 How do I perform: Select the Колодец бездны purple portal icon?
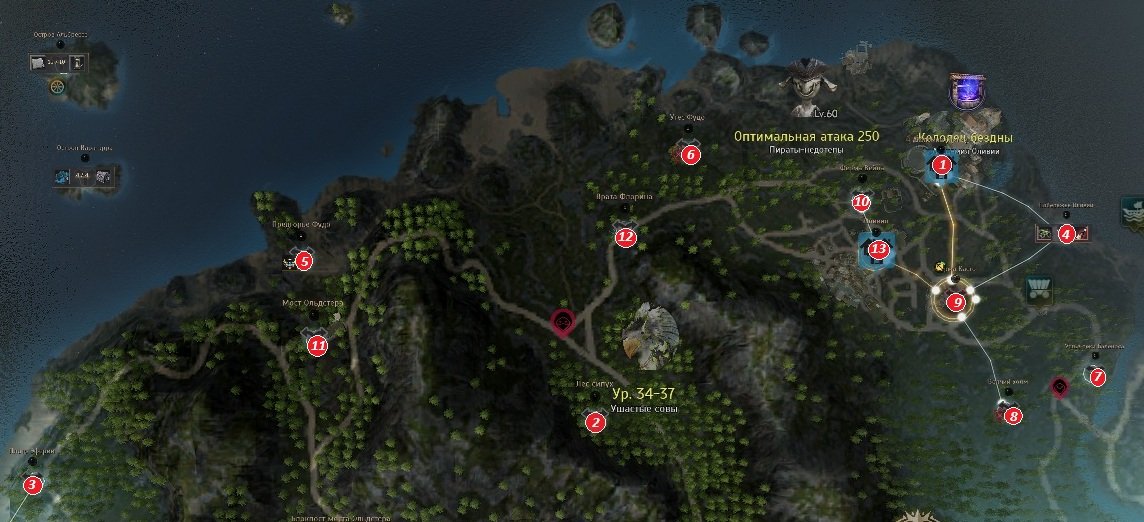[964, 91]
